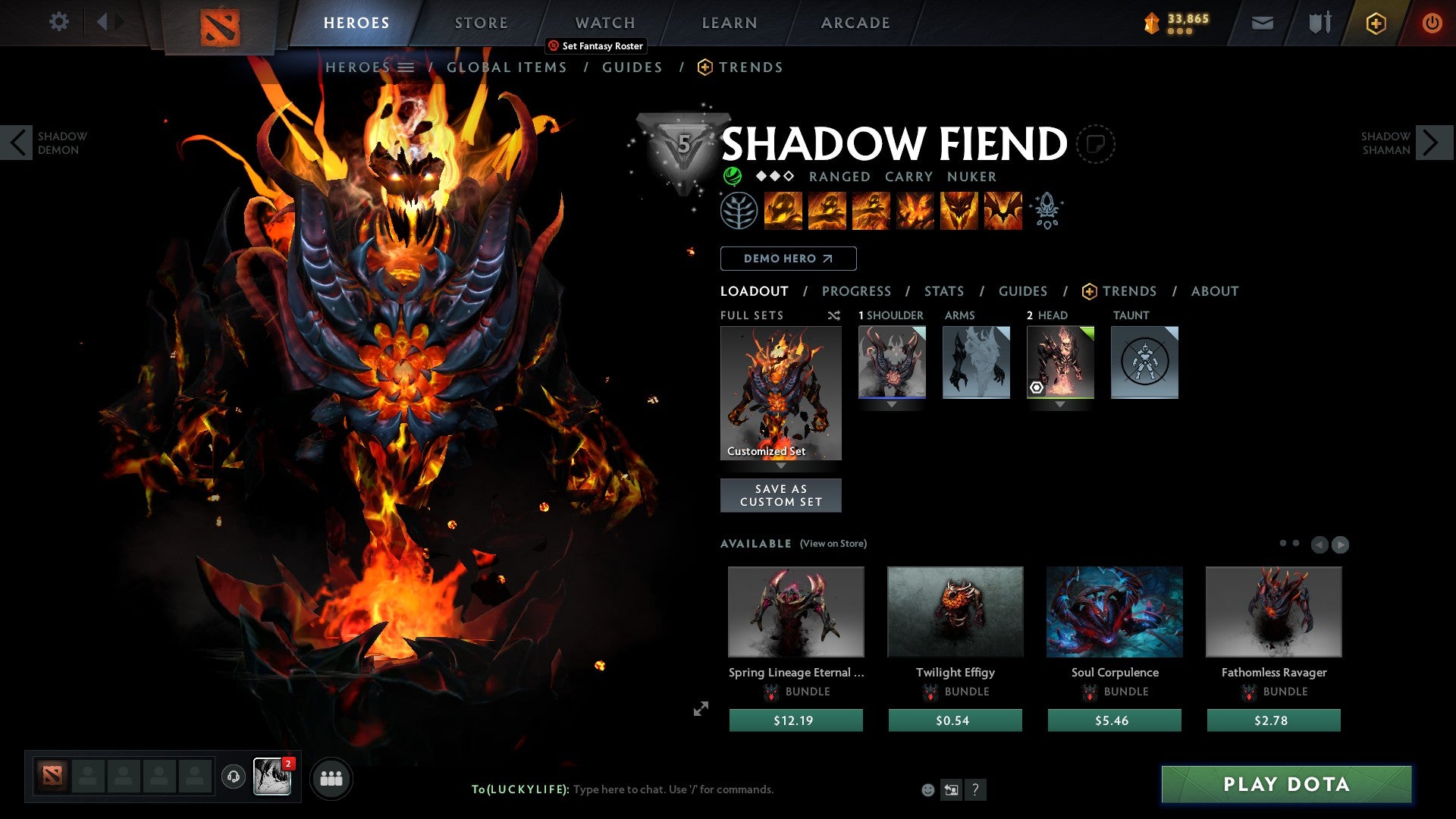Open the Armory shield-and-sword icon

pos(1318,23)
